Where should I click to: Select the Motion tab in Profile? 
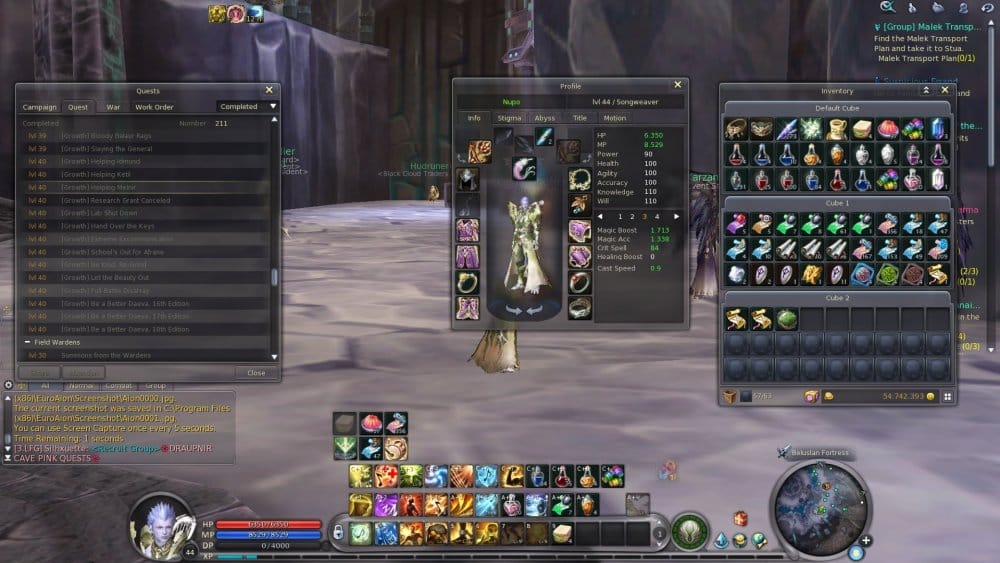(x=614, y=118)
